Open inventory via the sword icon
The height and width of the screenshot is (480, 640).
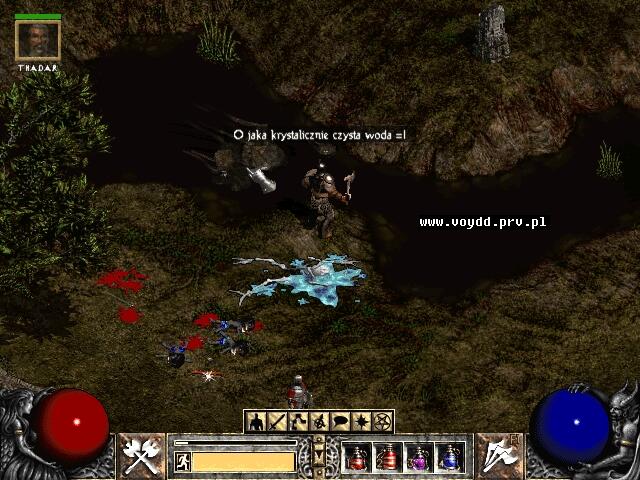pos(276,421)
